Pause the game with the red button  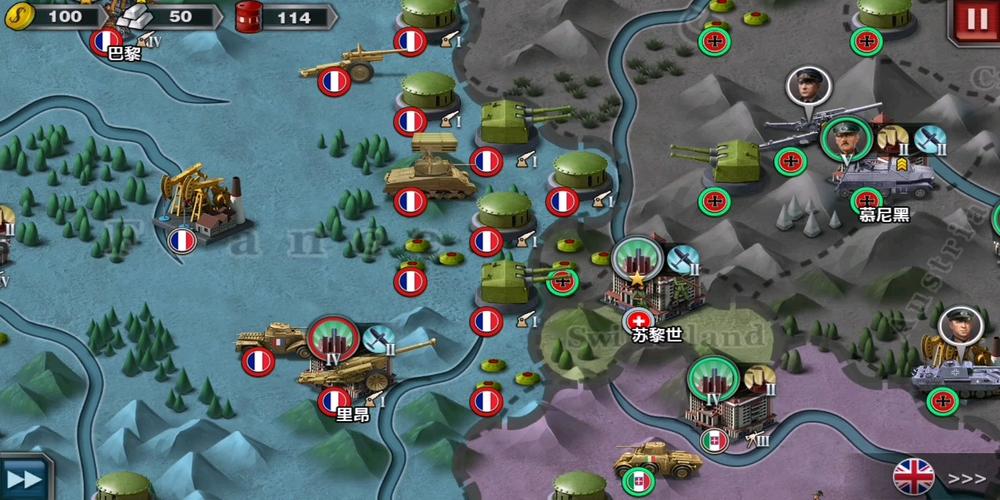(x=975, y=20)
